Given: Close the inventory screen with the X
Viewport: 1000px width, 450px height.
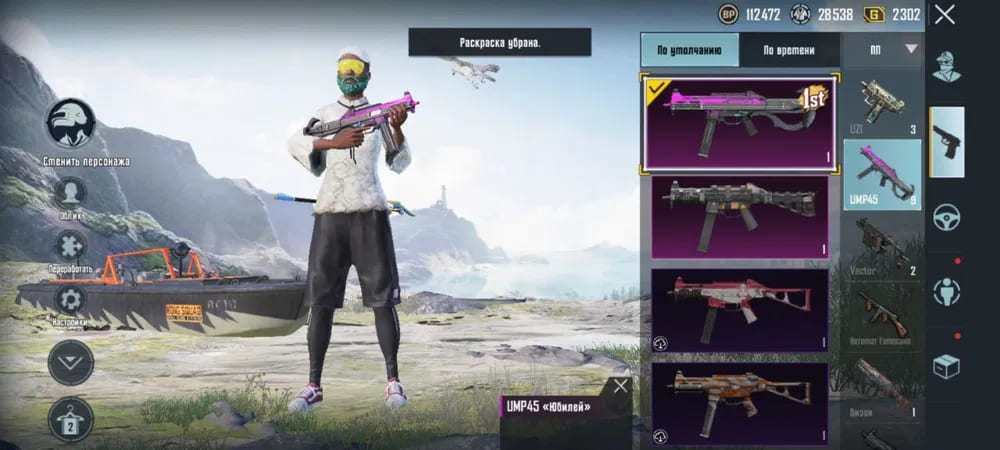Looking at the screenshot, I should coord(945,15).
